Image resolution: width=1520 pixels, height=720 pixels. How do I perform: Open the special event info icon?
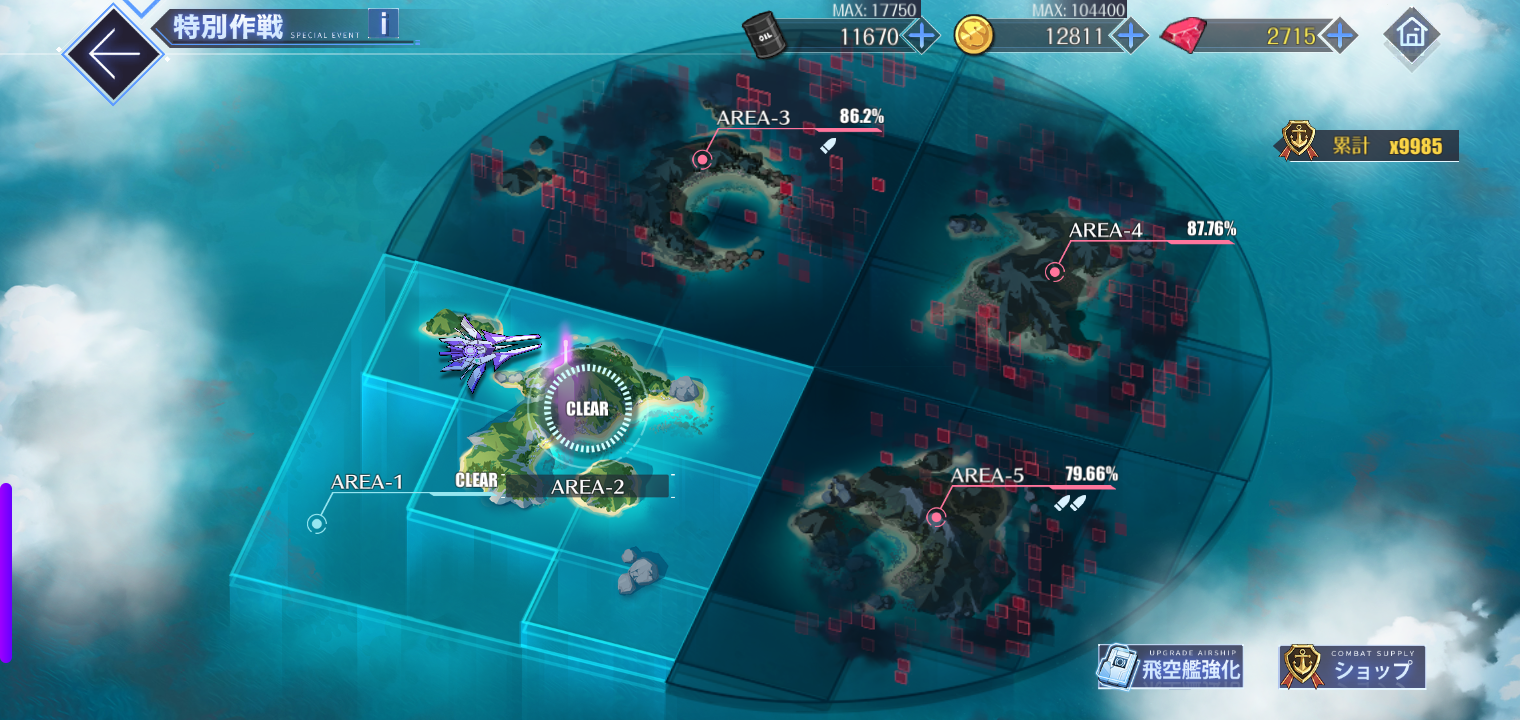[x=383, y=23]
